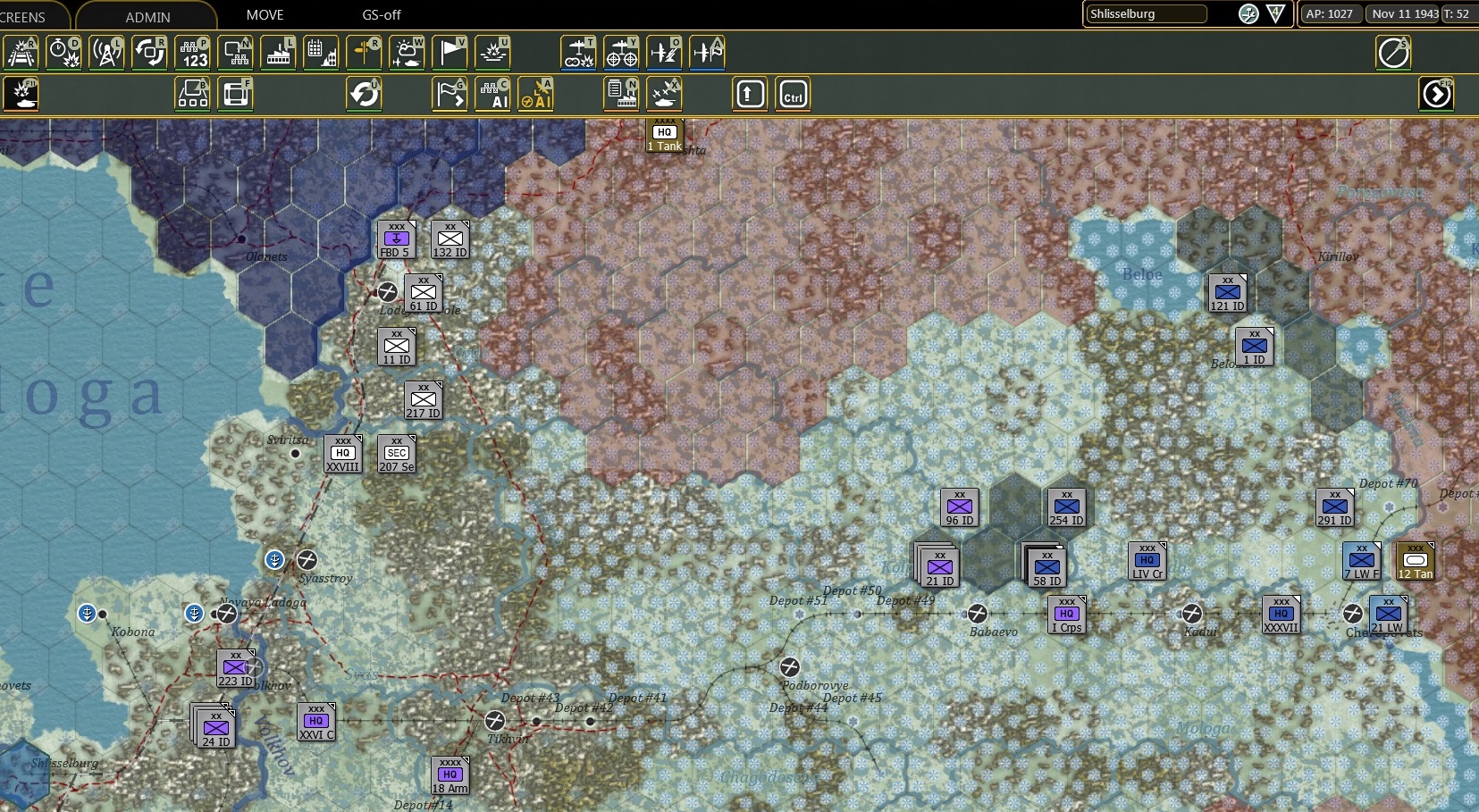Click the AI air planner icon
The height and width of the screenshot is (812, 1479).
click(537, 94)
